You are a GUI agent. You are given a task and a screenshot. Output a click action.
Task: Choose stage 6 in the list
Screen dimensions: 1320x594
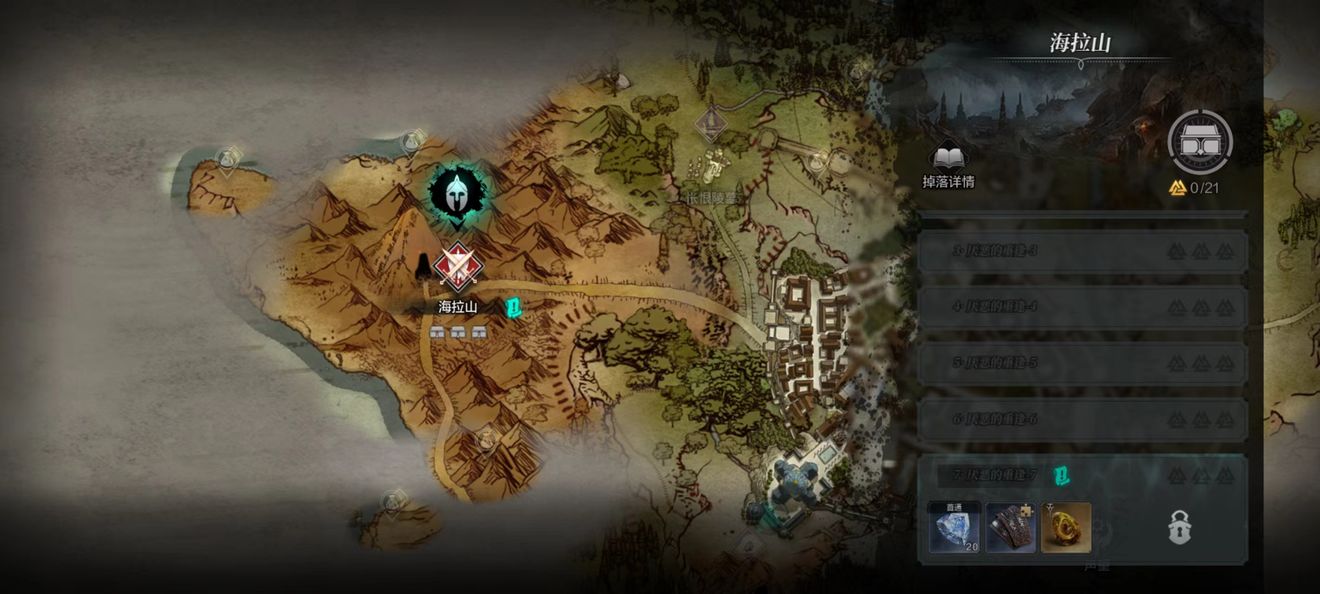(x=1082, y=419)
